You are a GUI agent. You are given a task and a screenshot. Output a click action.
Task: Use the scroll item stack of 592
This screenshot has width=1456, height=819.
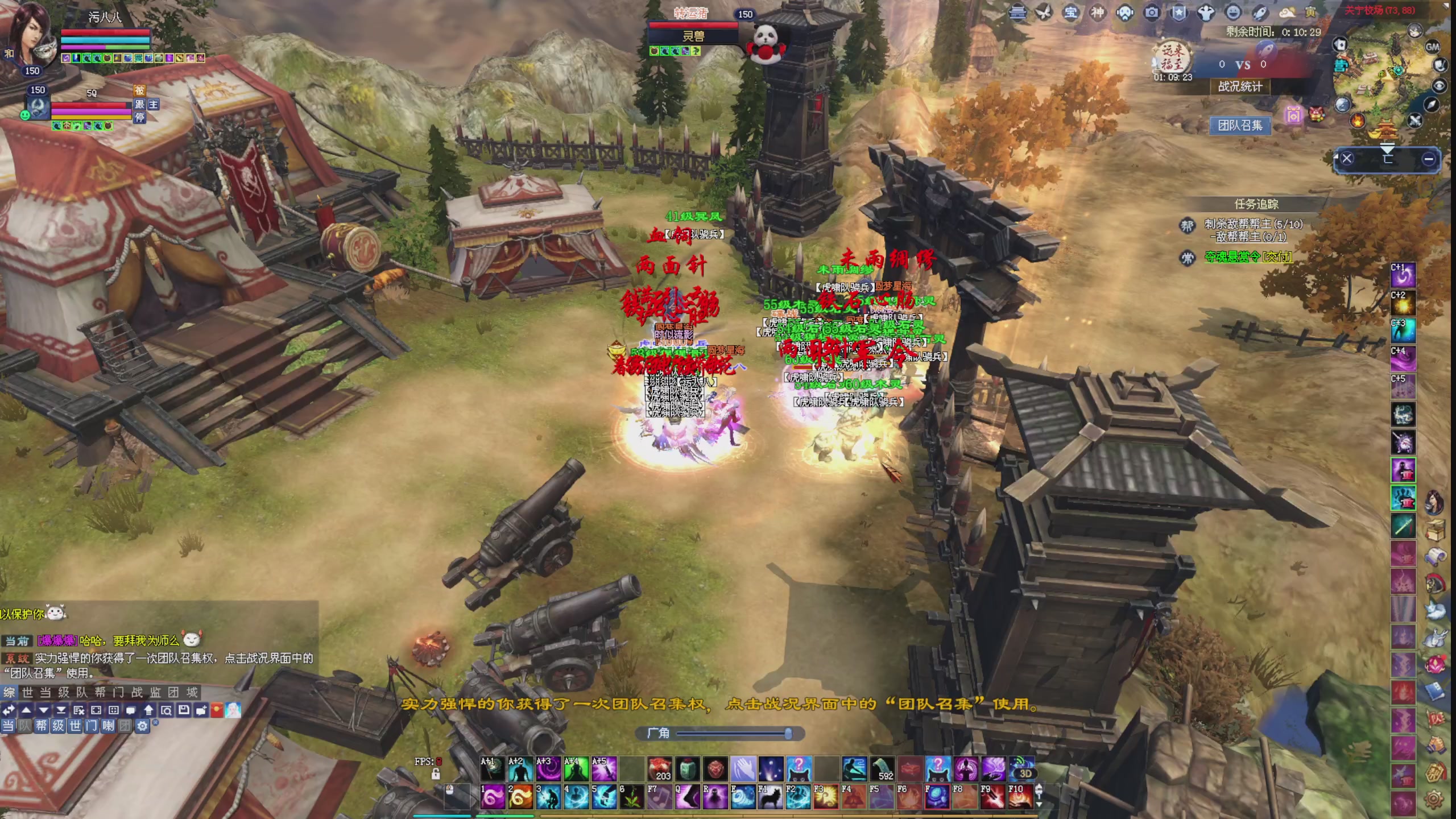[x=883, y=769]
